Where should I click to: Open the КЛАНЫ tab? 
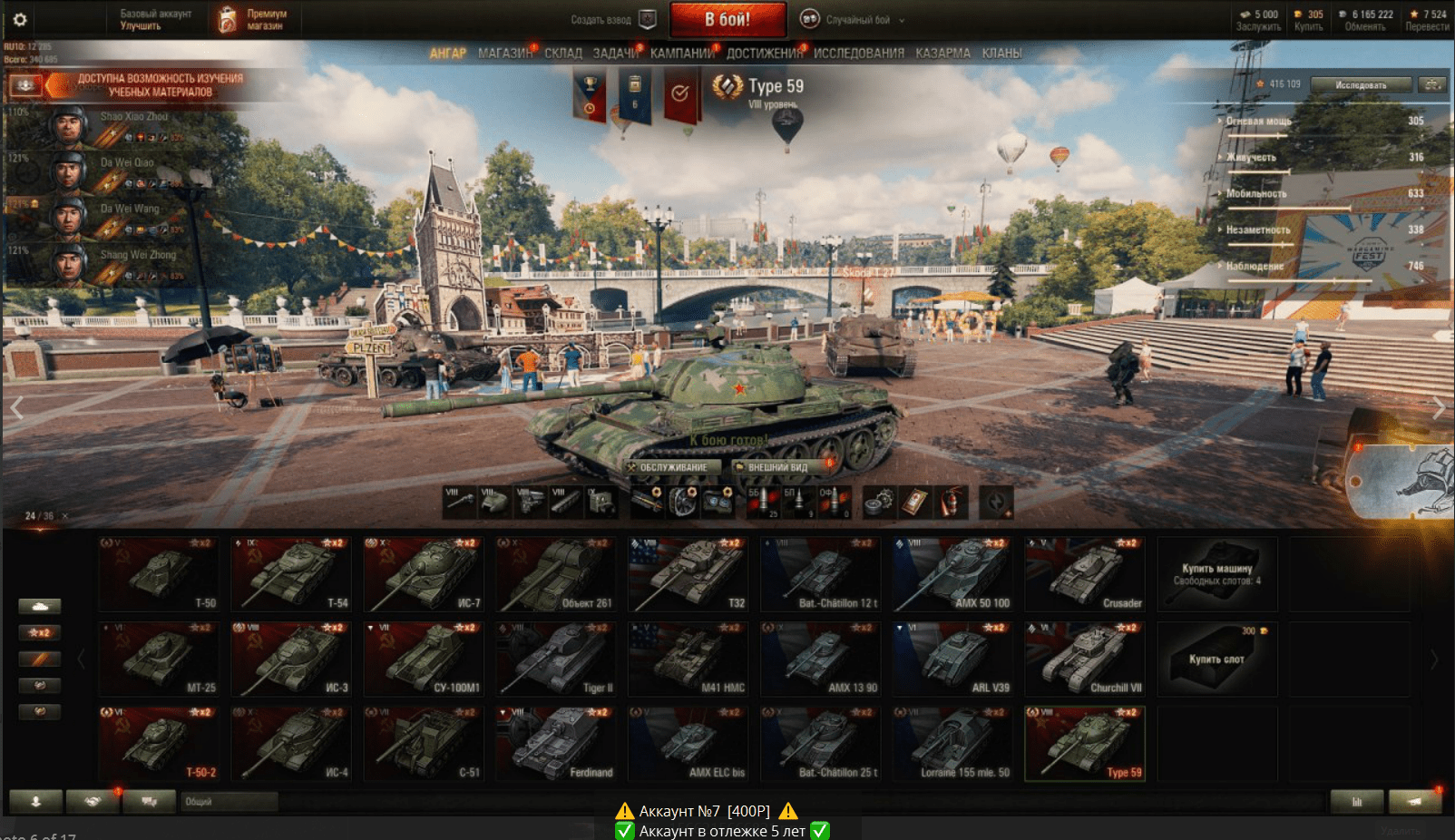tap(1001, 54)
